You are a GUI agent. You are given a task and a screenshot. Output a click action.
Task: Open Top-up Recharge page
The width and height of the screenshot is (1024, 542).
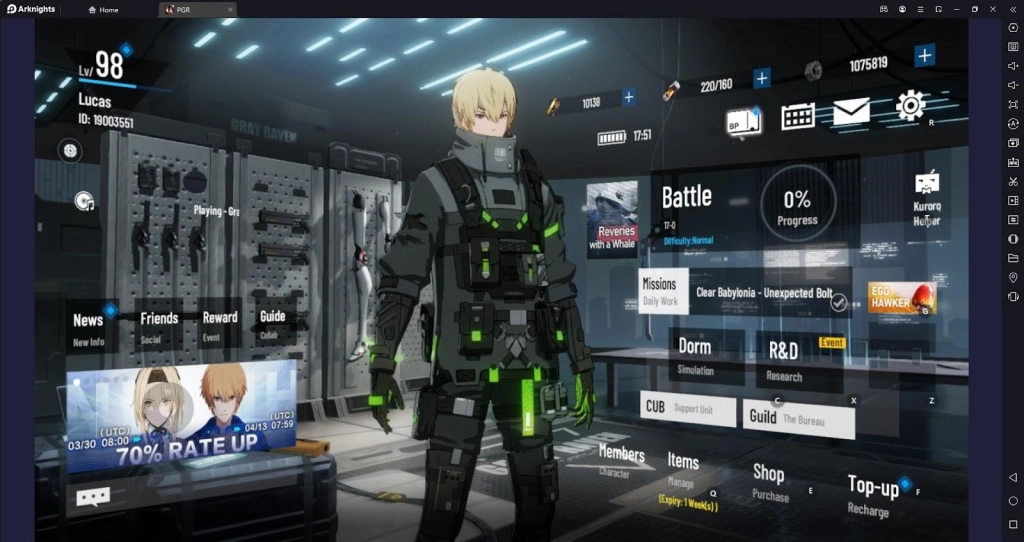[x=872, y=495]
